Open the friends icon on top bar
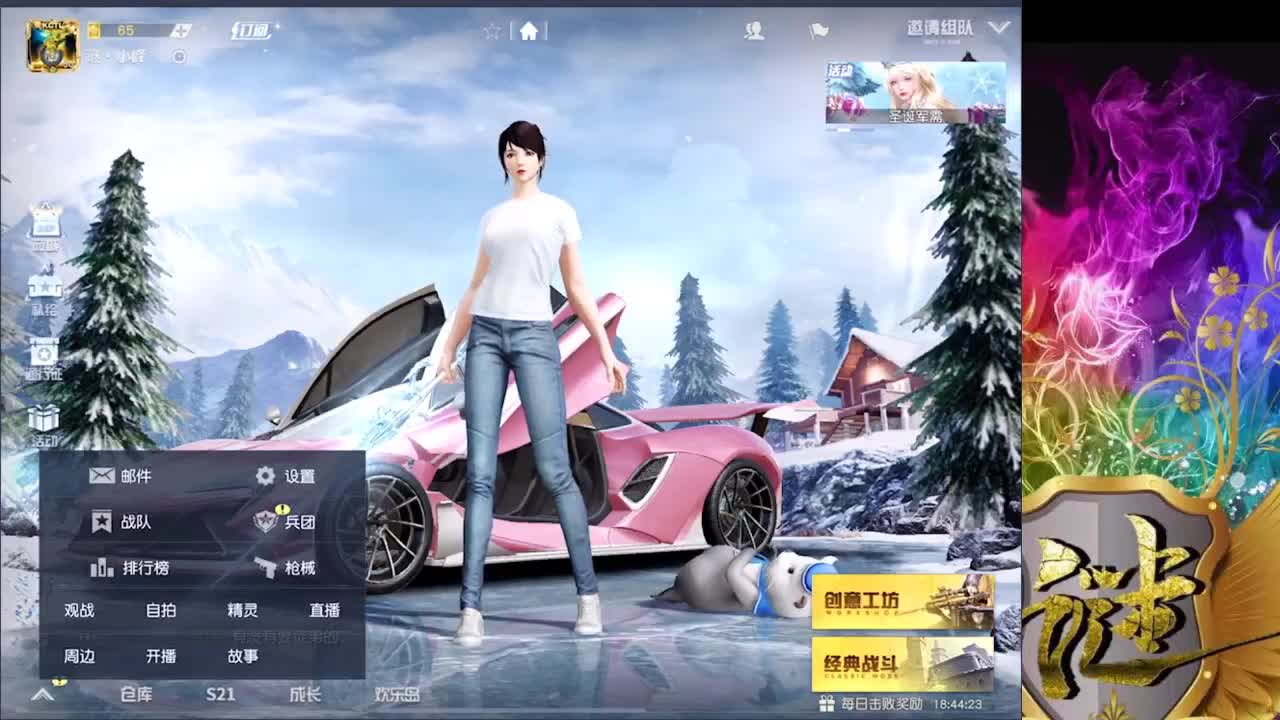Screen dimensions: 1280x720 [x=754, y=31]
